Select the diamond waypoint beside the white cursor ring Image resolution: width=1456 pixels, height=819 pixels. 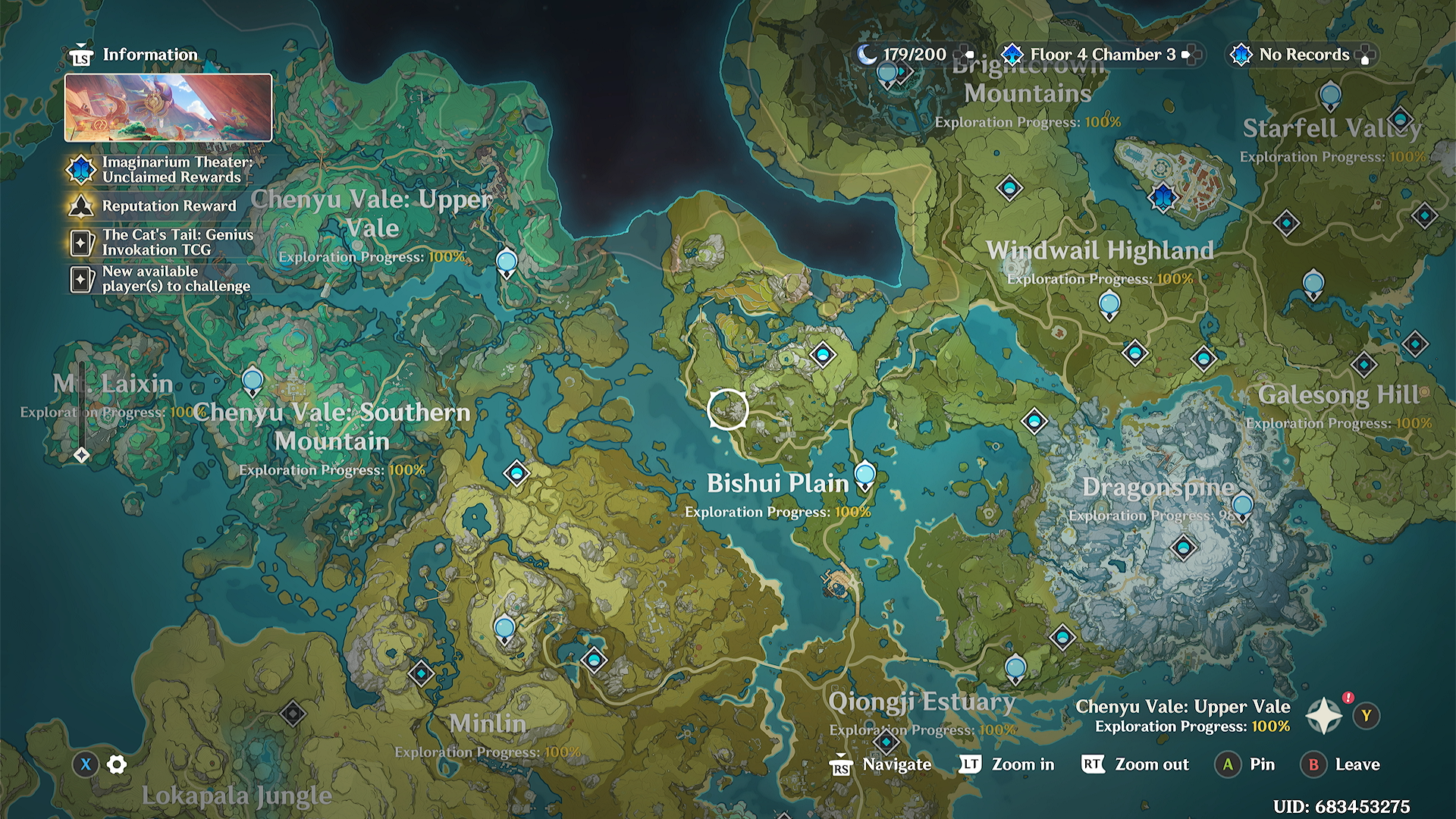click(x=823, y=353)
